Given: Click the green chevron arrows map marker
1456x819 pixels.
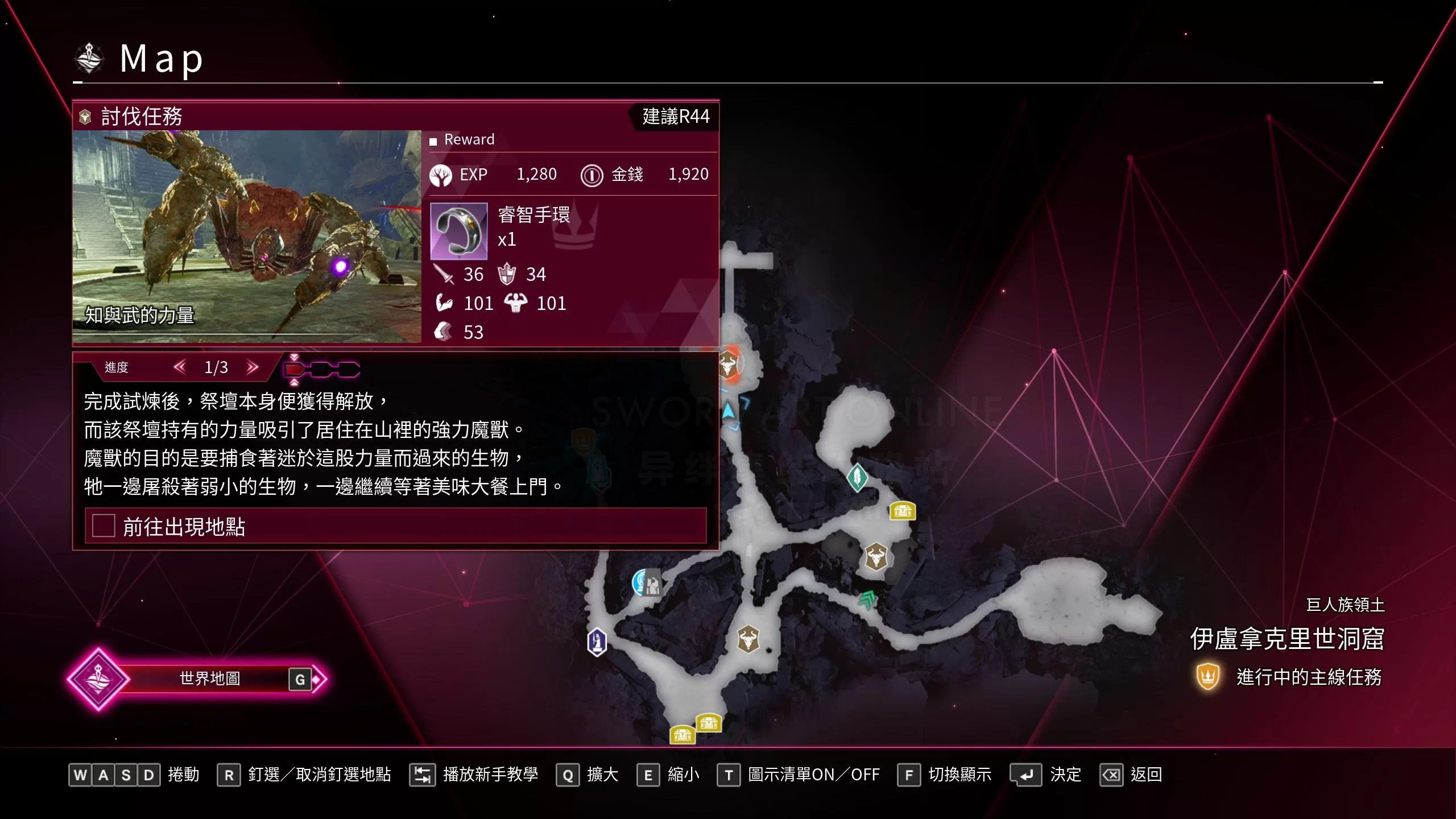Looking at the screenshot, I should coord(867,599).
